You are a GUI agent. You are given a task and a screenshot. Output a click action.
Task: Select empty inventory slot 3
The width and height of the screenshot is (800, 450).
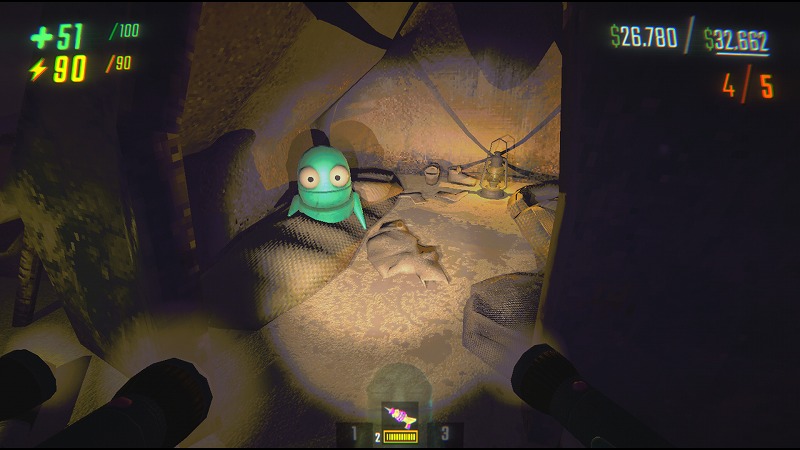pyautogui.click(x=447, y=432)
